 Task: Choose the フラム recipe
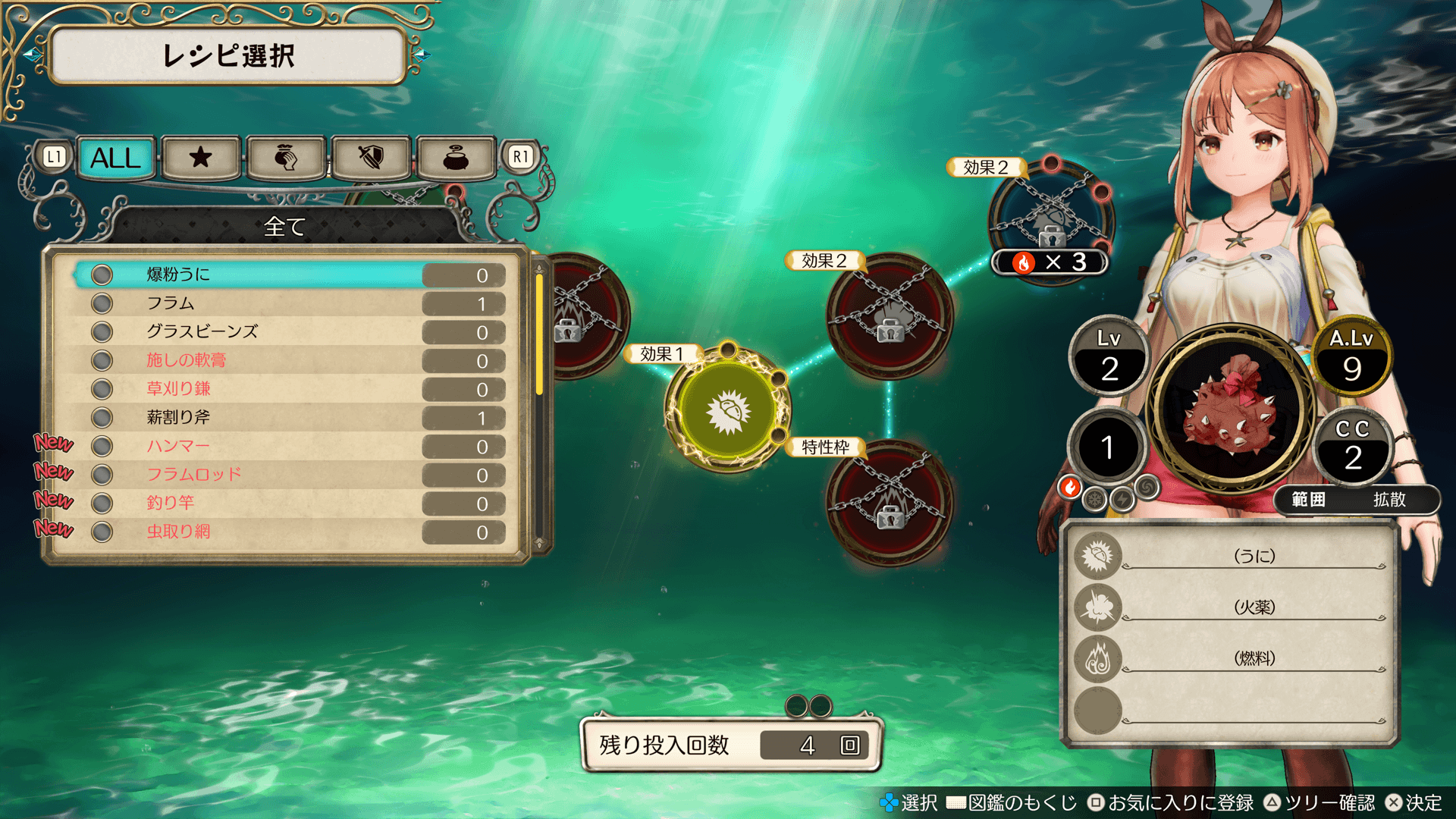coord(288,303)
